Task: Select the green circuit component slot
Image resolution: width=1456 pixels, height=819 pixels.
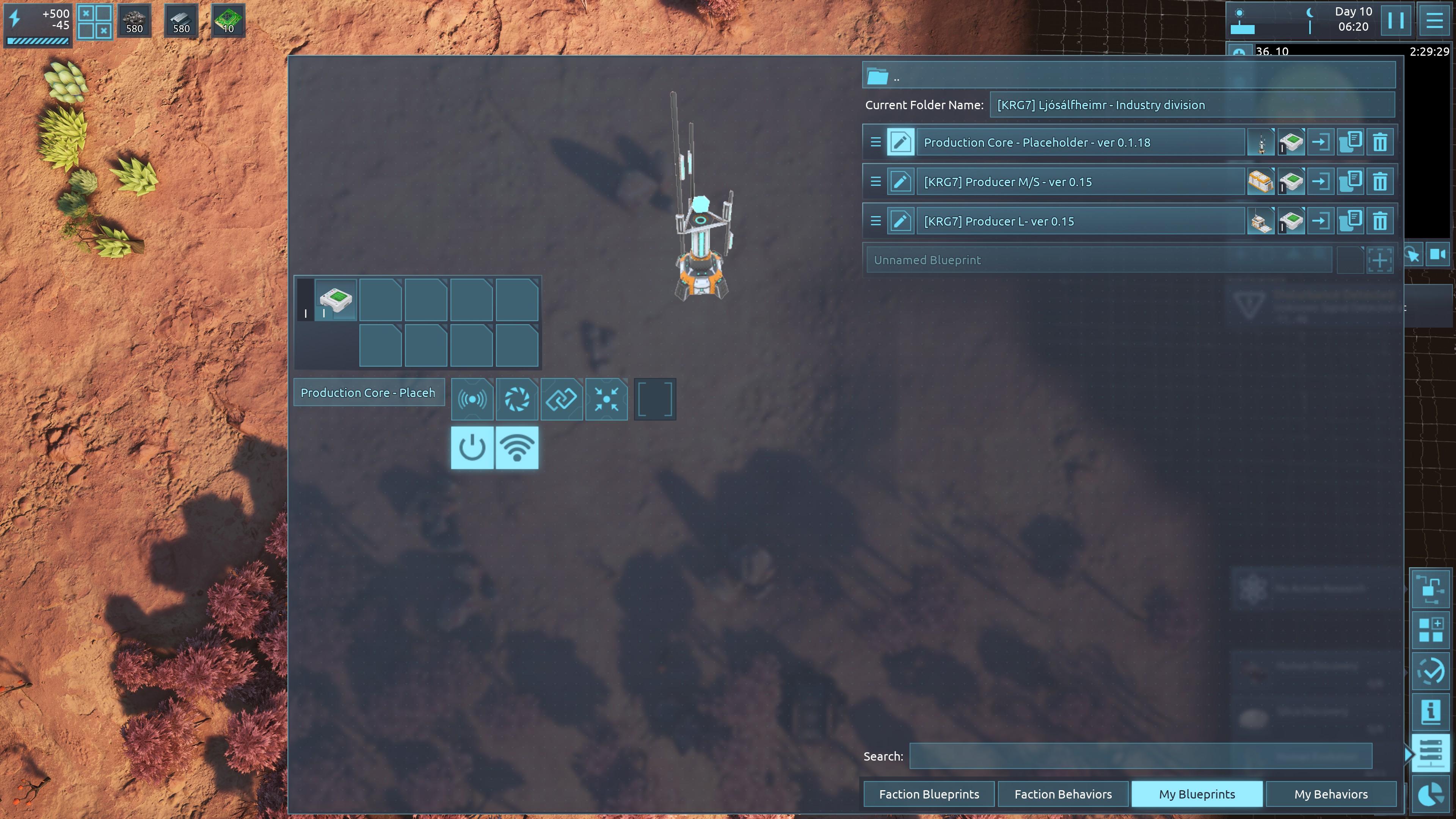Action: pyautogui.click(x=336, y=300)
